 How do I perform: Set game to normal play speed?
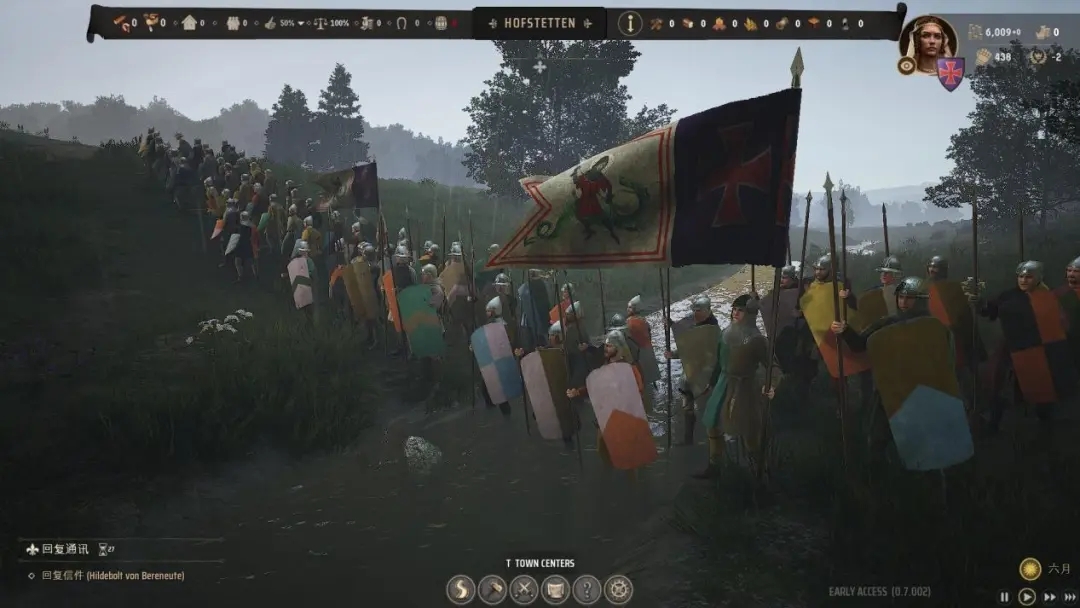point(1026,597)
